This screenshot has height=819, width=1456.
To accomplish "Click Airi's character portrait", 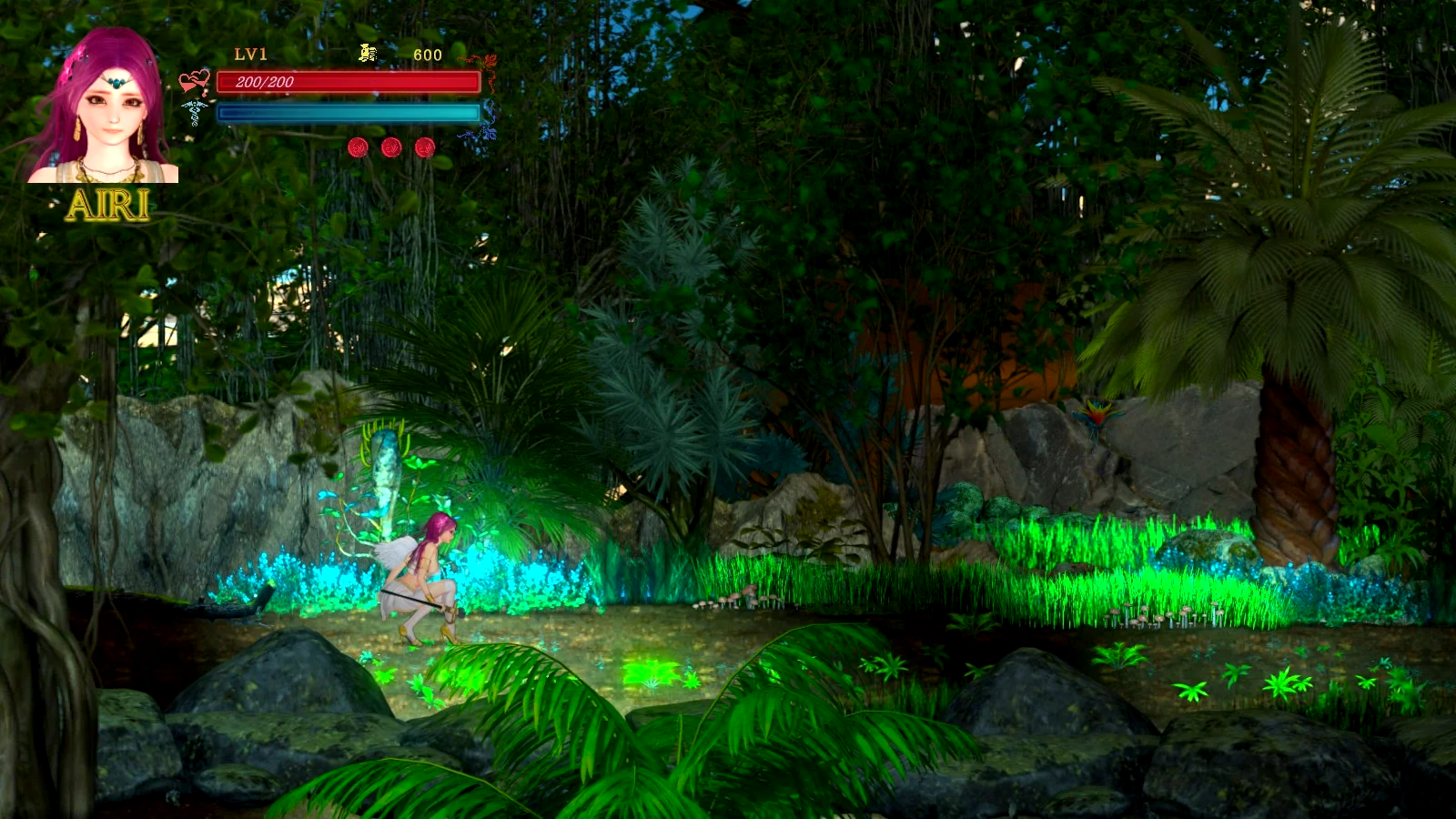I will click(106, 107).
